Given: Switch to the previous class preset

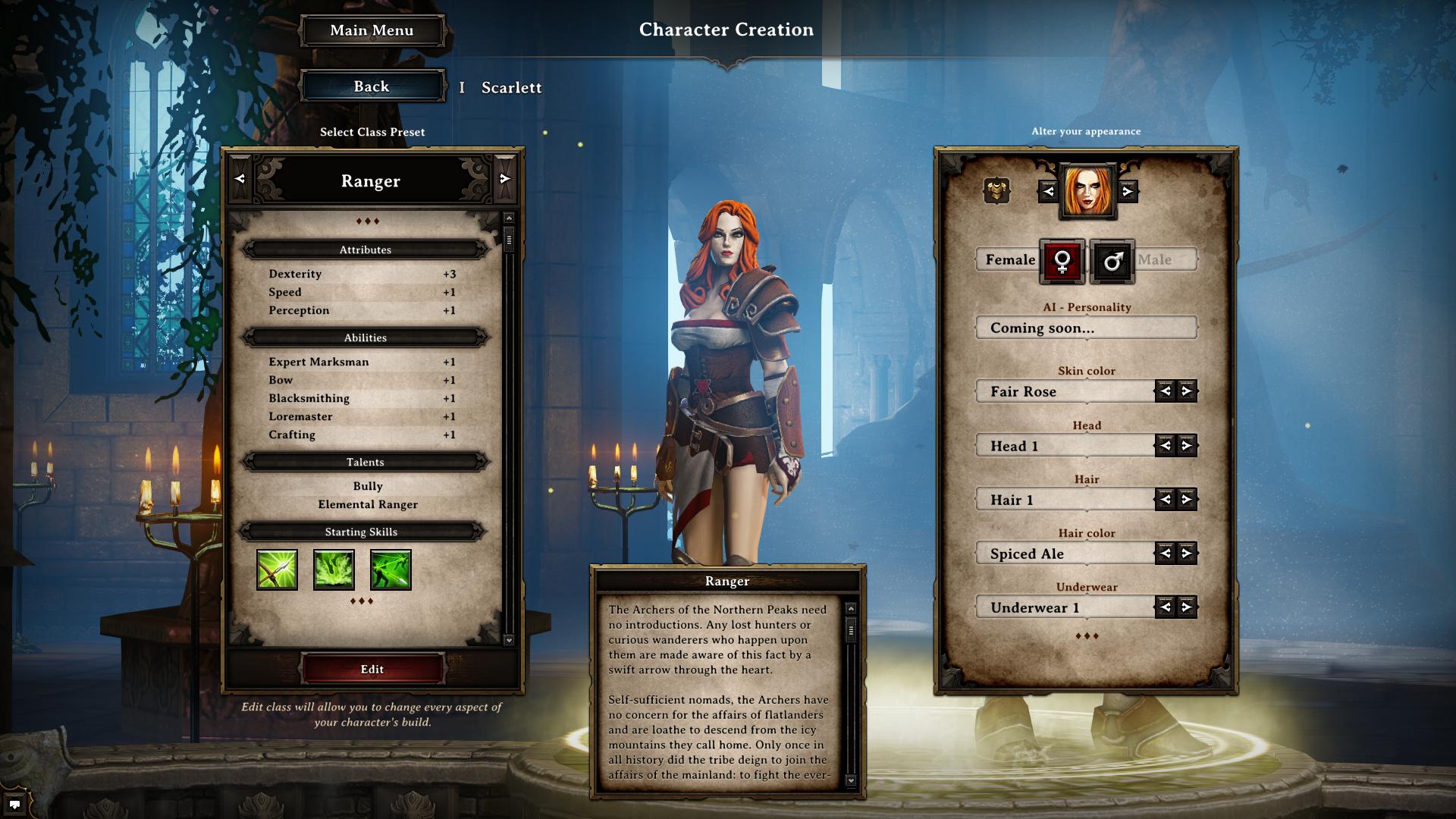Looking at the screenshot, I should coord(240,179).
